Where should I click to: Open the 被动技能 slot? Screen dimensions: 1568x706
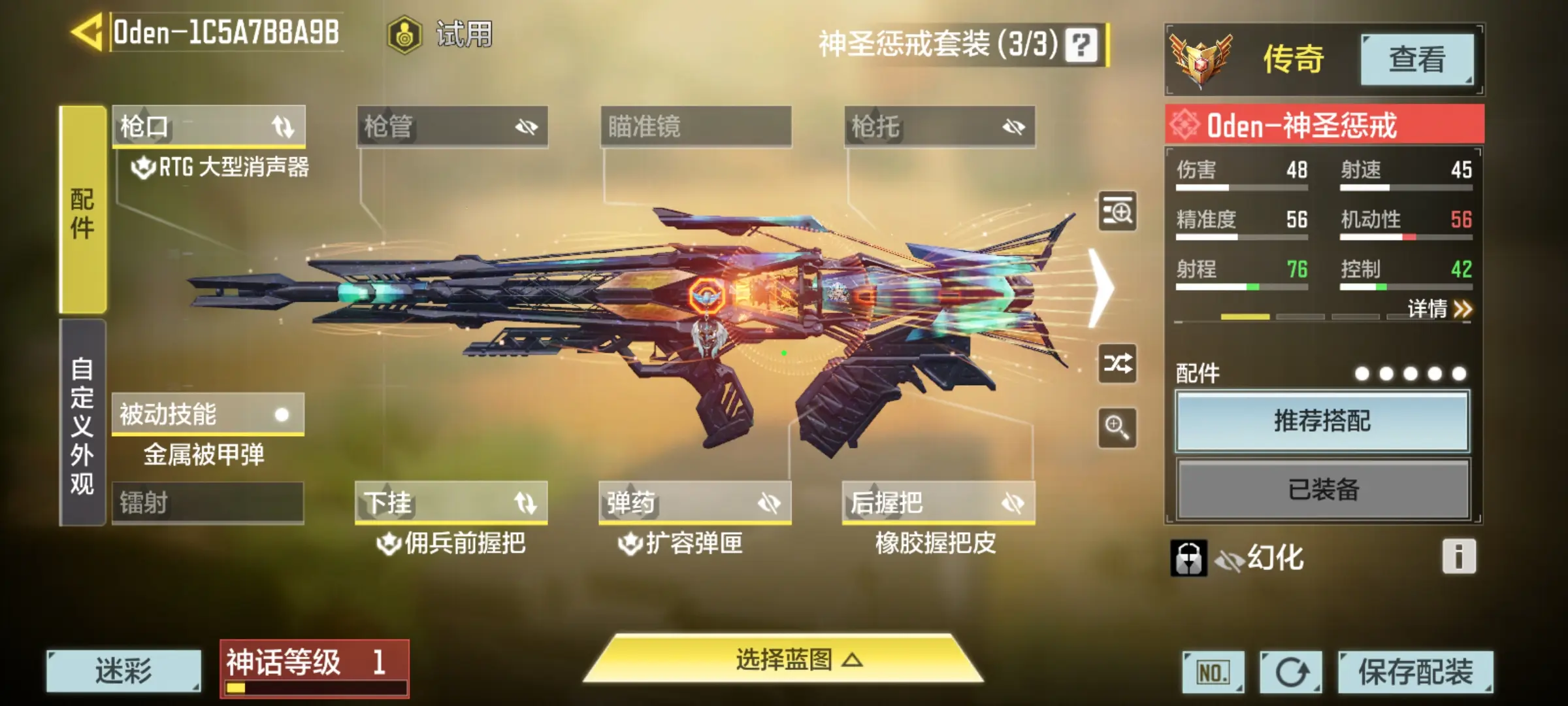208,414
